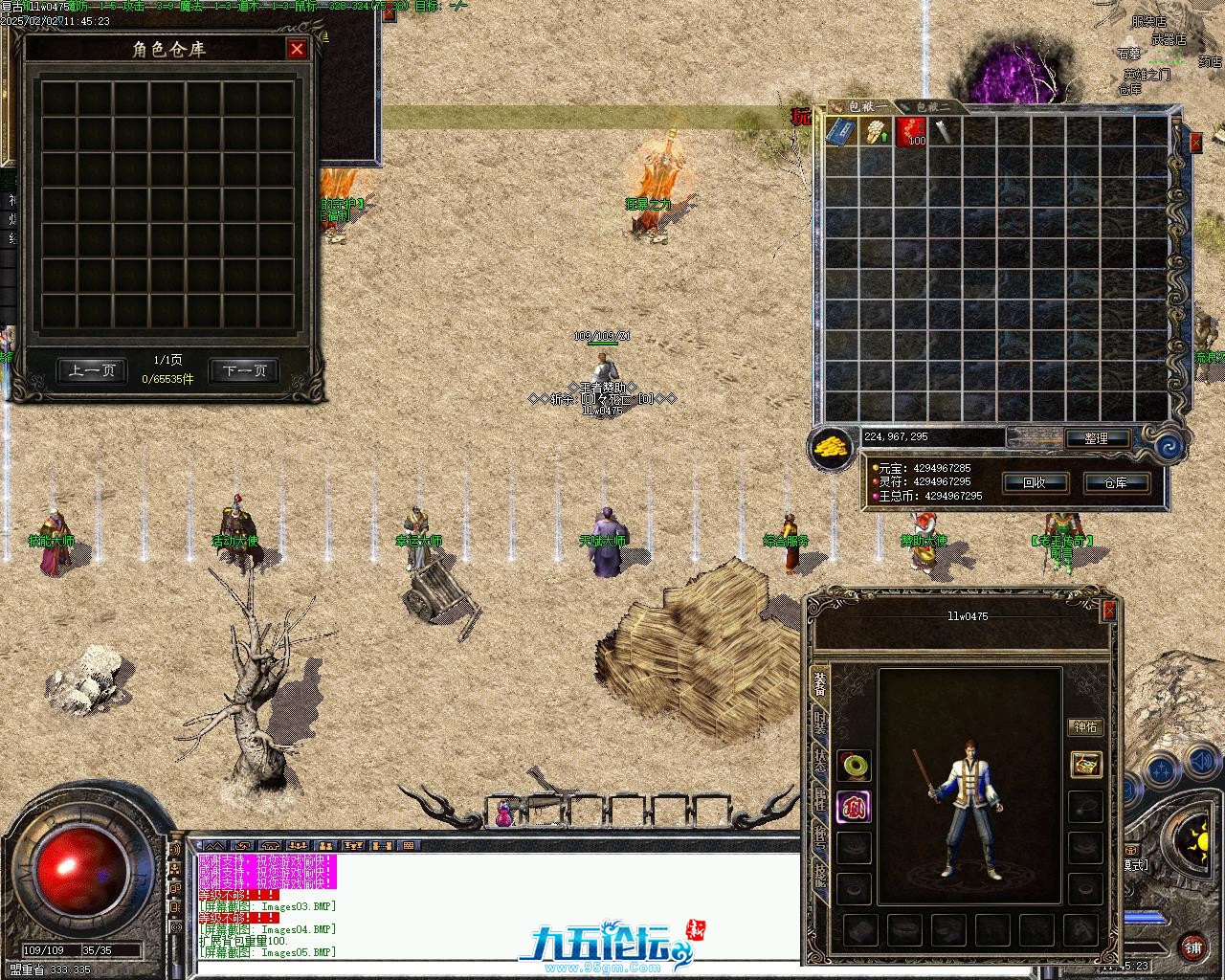Sort the bag with 整理 button
Image resolution: width=1225 pixels, height=980 pixels.
[x=1097, y=438]
